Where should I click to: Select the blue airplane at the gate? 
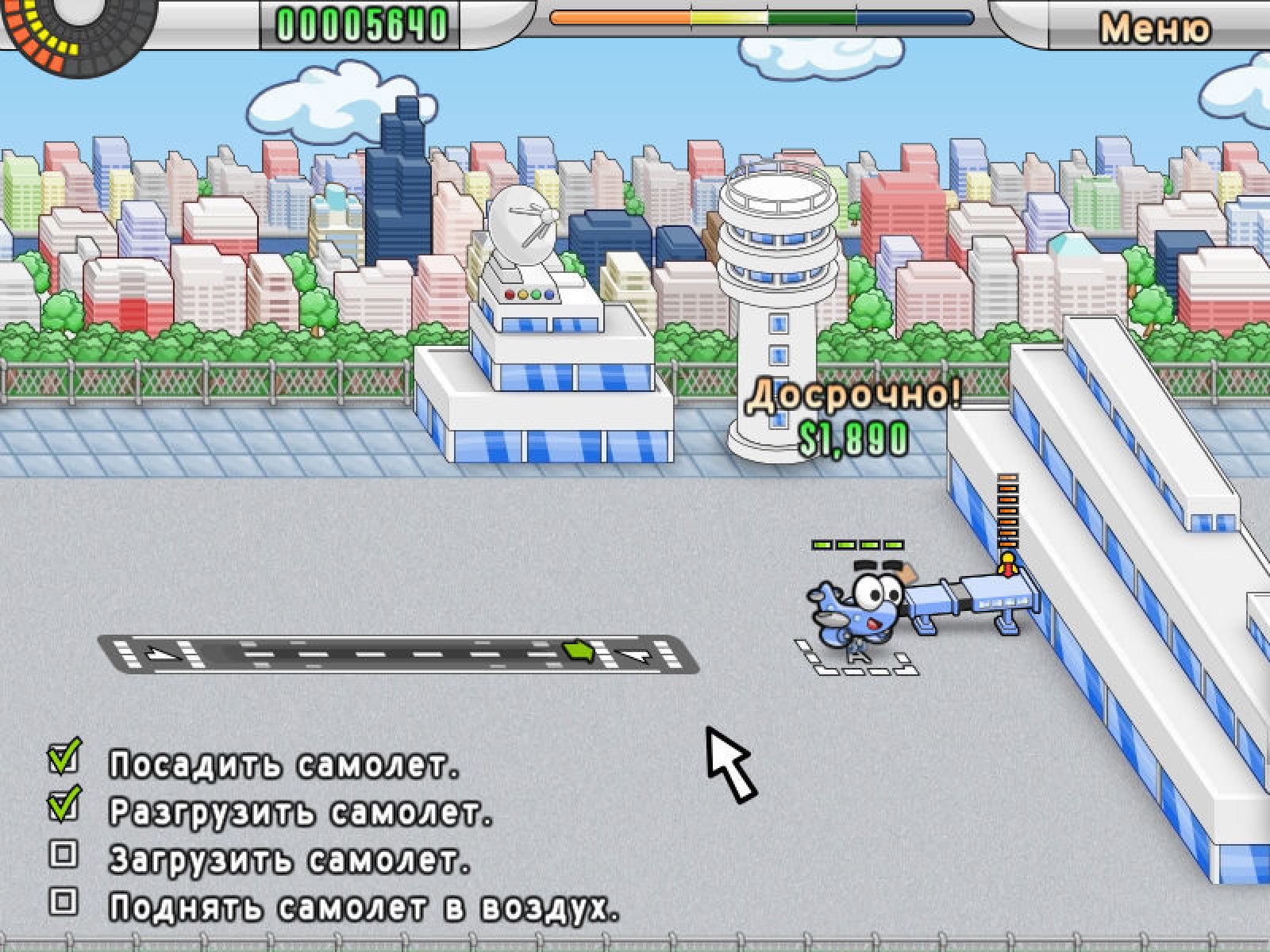857,608
